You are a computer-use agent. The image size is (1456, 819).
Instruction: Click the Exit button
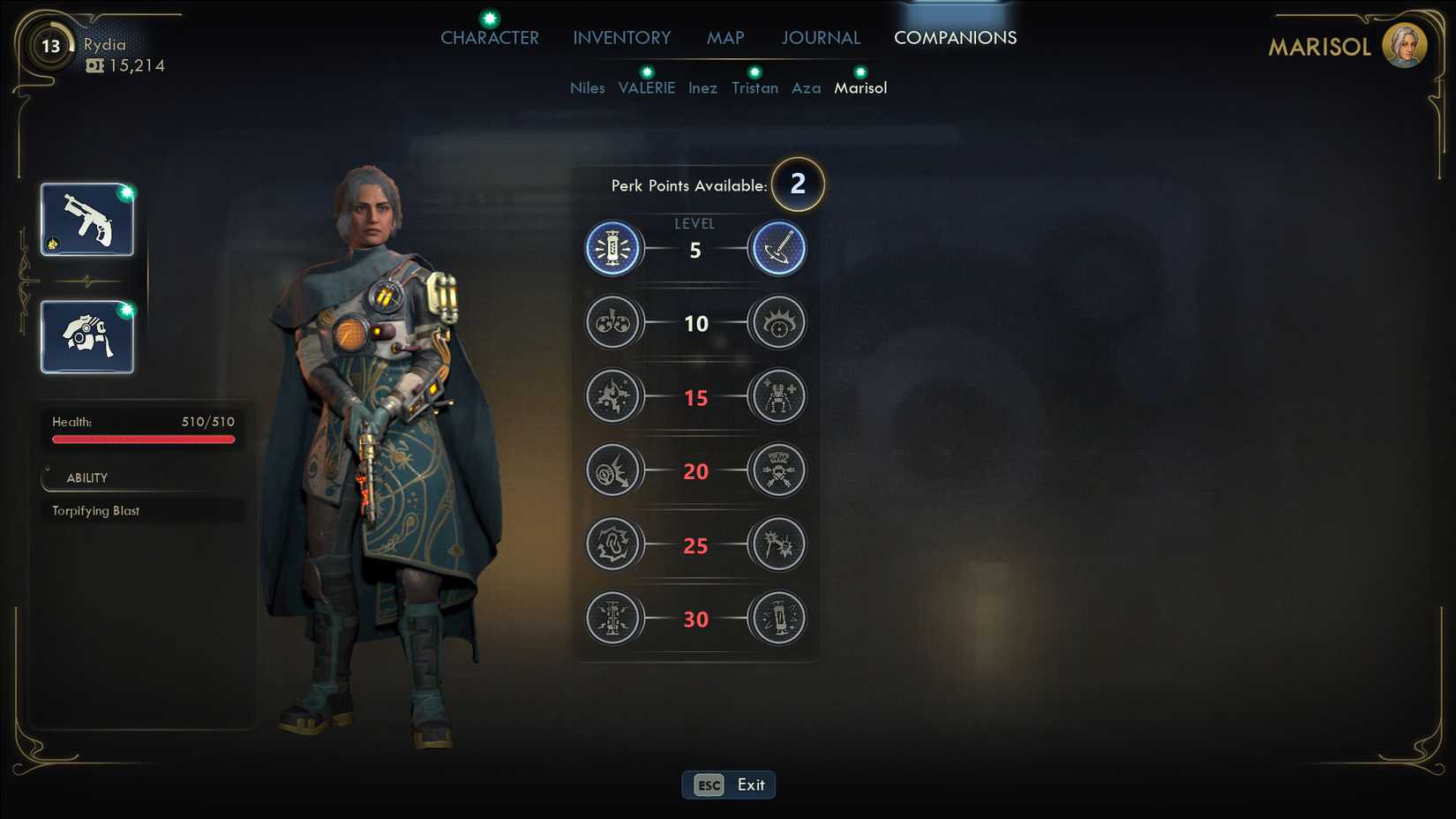(x=729, y=785)
